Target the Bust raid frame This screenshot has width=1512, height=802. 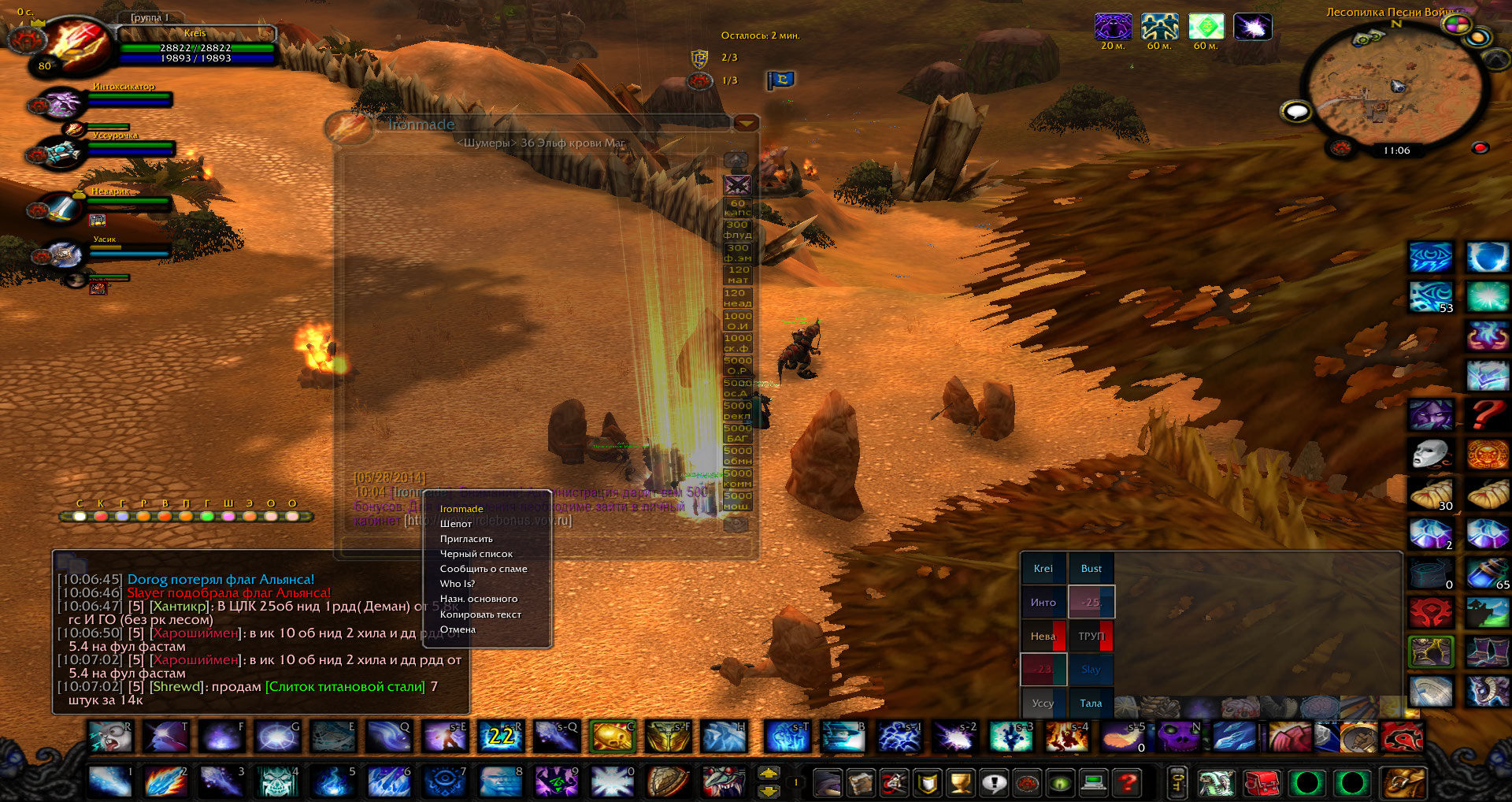(x=1091, y=568)
